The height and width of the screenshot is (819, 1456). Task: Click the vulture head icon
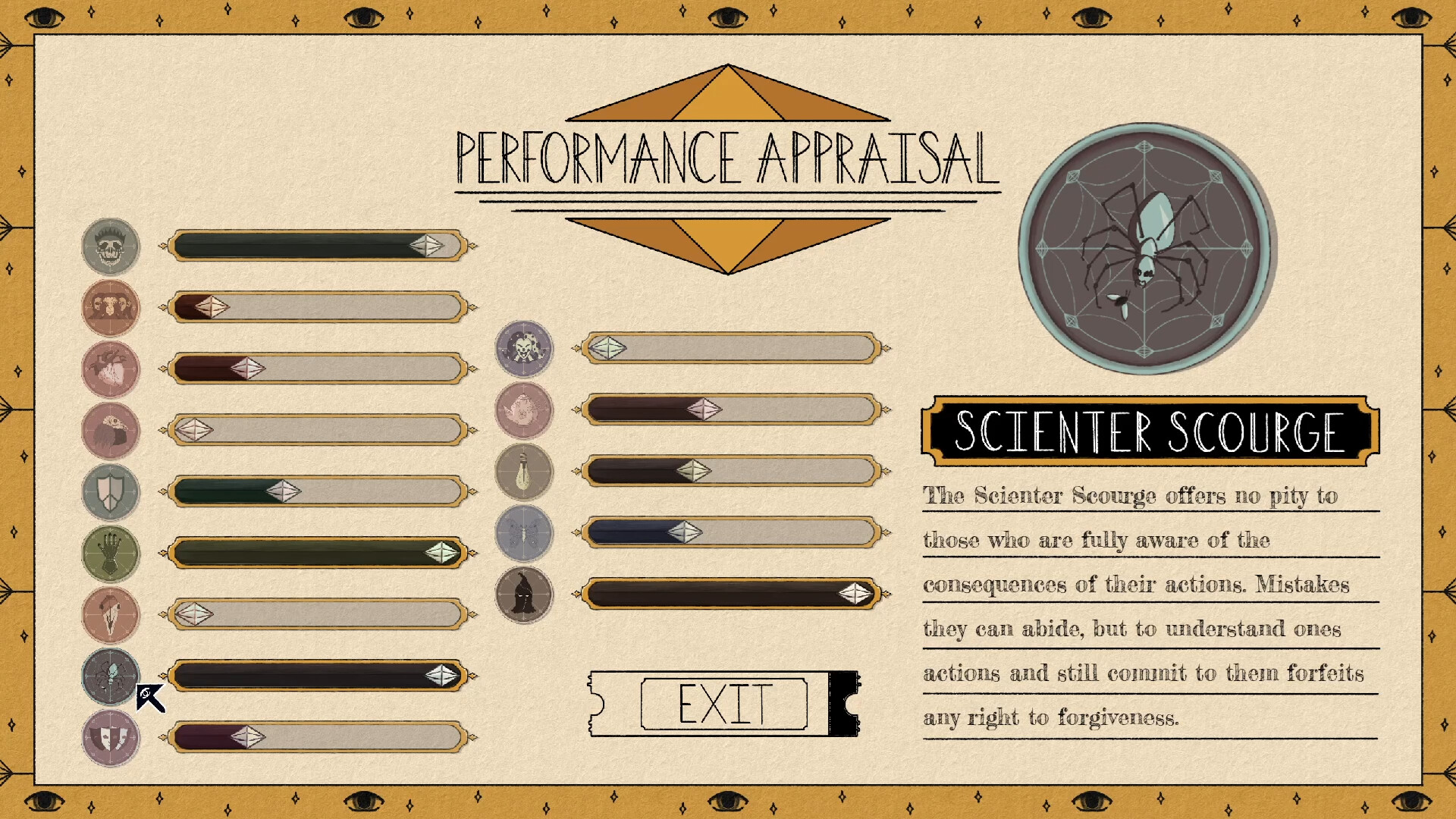point(110,431)
